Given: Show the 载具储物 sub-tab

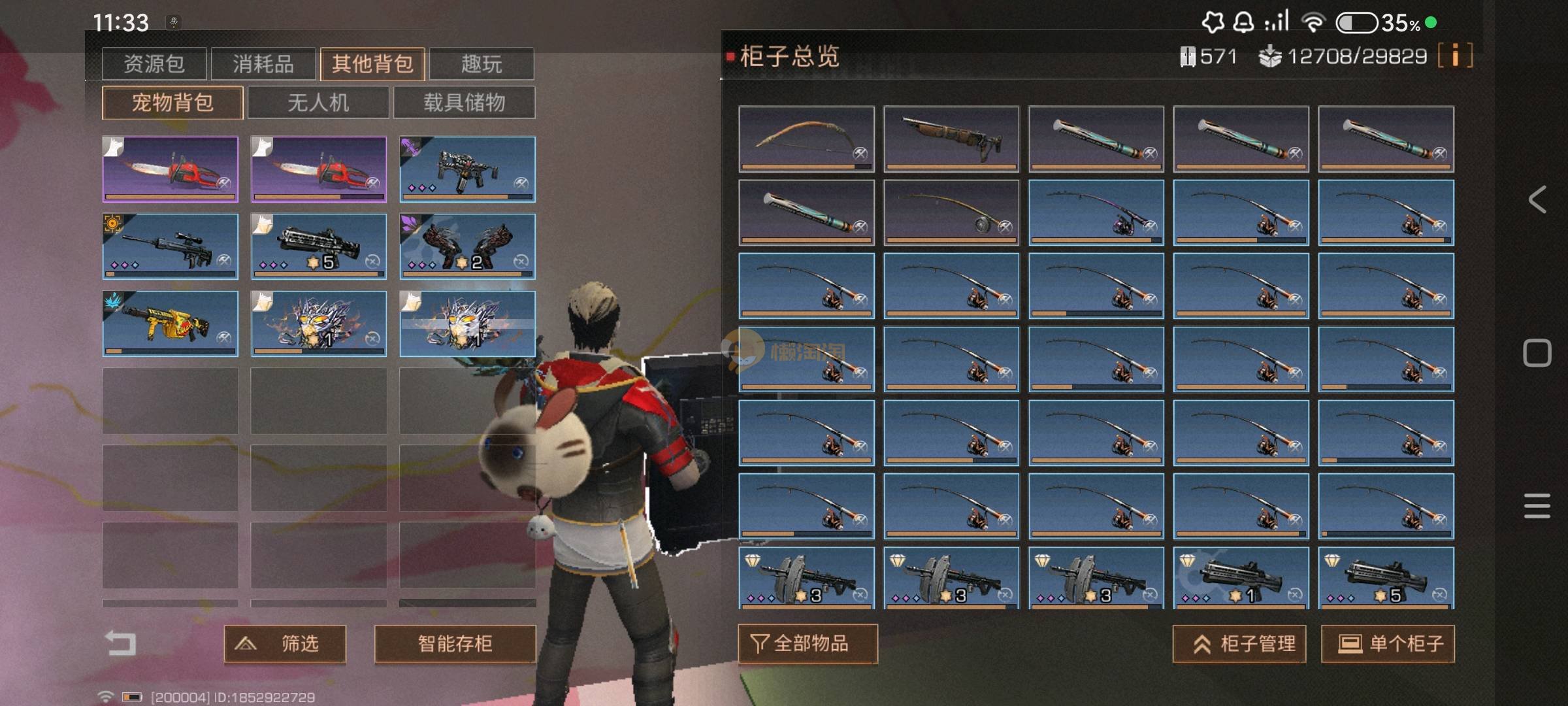Looking at the screenshot, I should (464, 102).
